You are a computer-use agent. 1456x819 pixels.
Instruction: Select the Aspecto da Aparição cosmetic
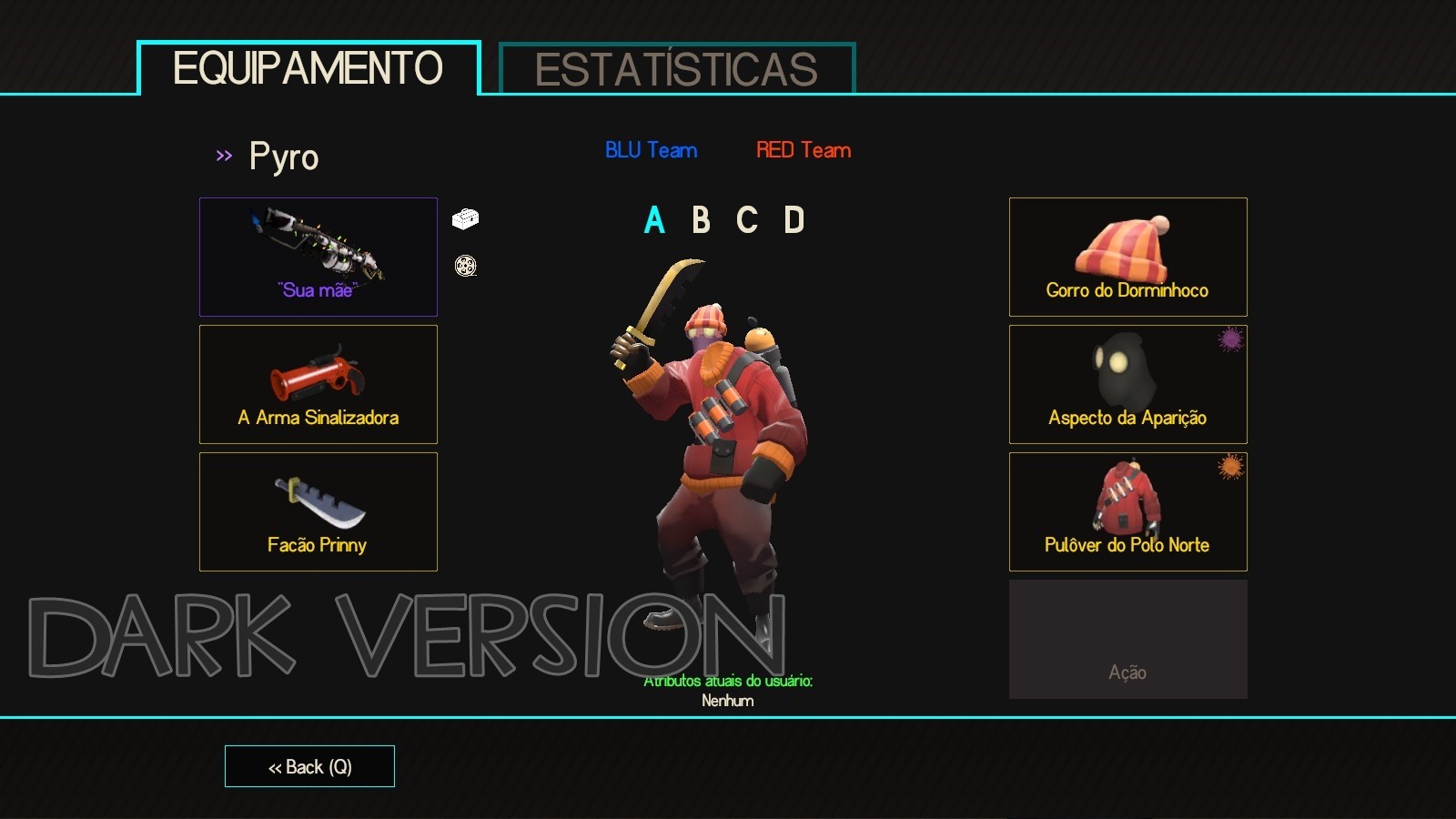[1127, 383]
